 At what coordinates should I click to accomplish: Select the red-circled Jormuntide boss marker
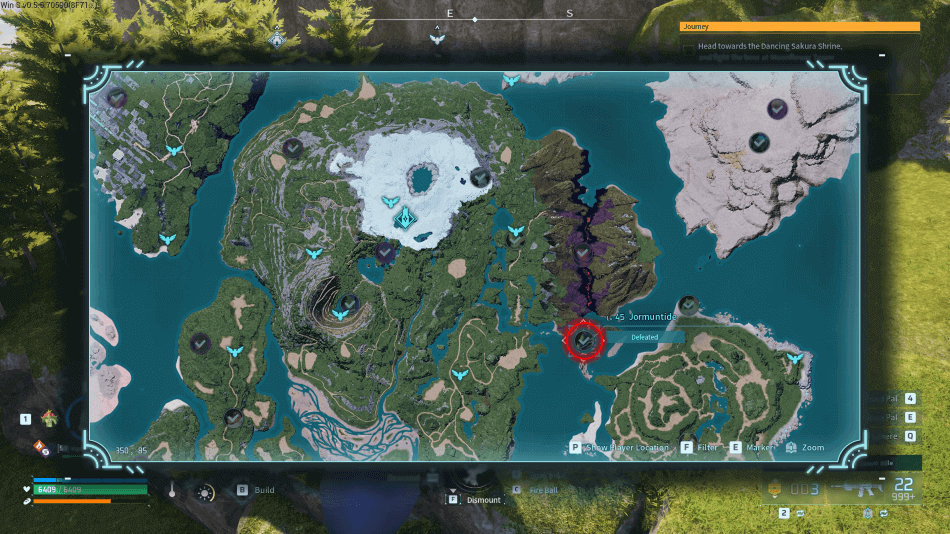[584, 341]
